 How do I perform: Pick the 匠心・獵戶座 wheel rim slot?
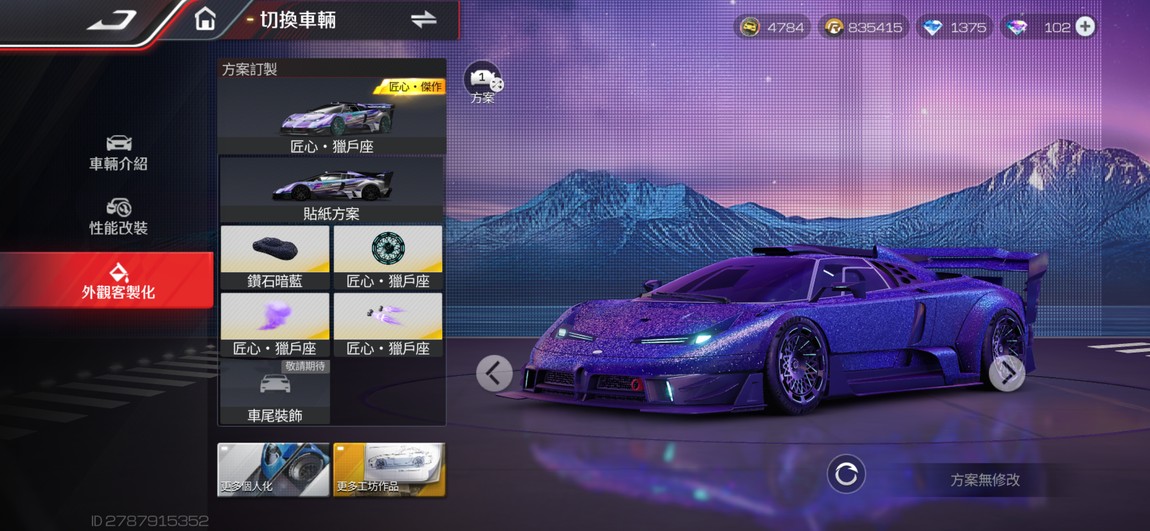point(388,258)
